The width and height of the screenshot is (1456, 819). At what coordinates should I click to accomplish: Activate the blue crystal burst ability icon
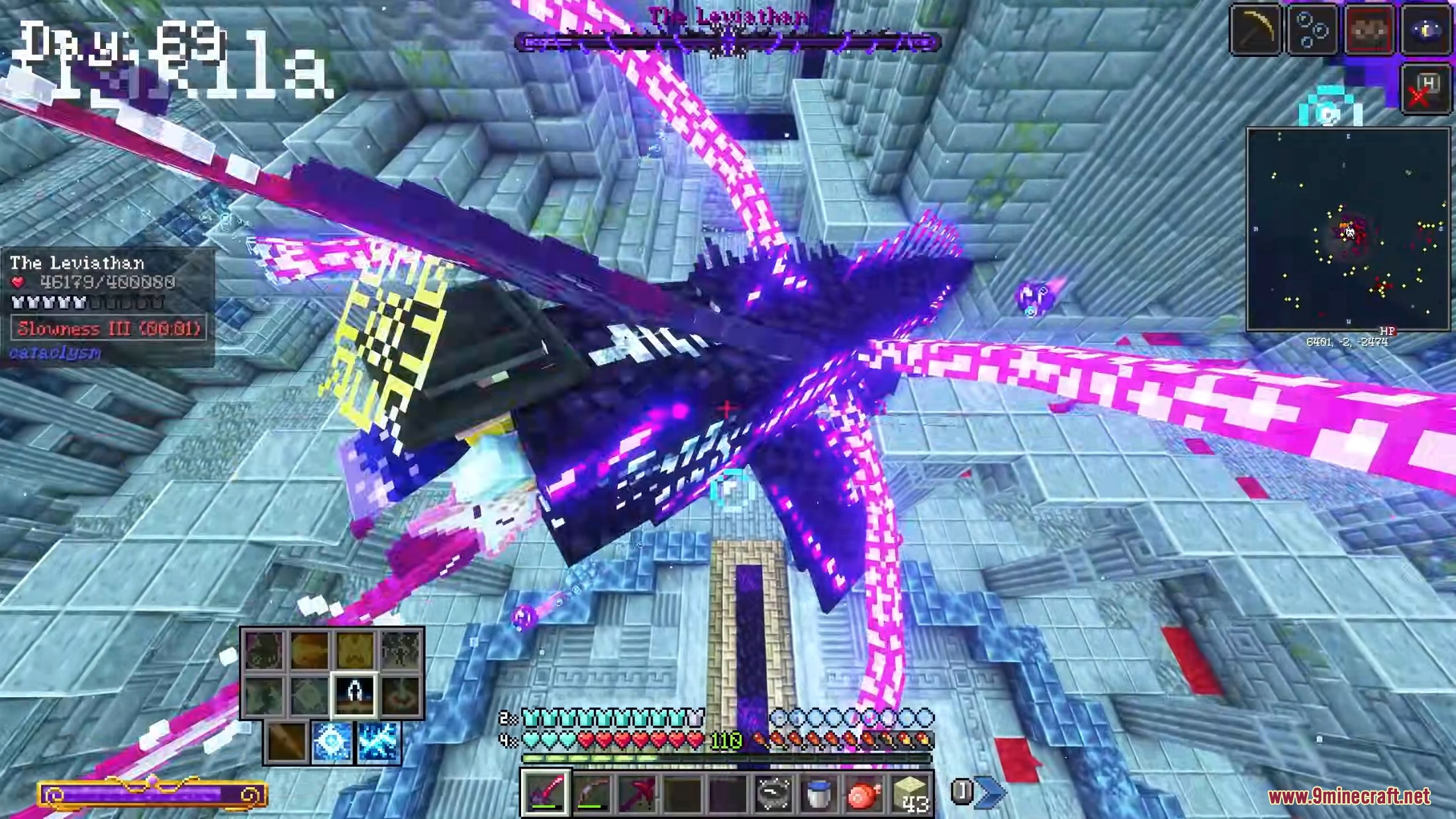332,742
